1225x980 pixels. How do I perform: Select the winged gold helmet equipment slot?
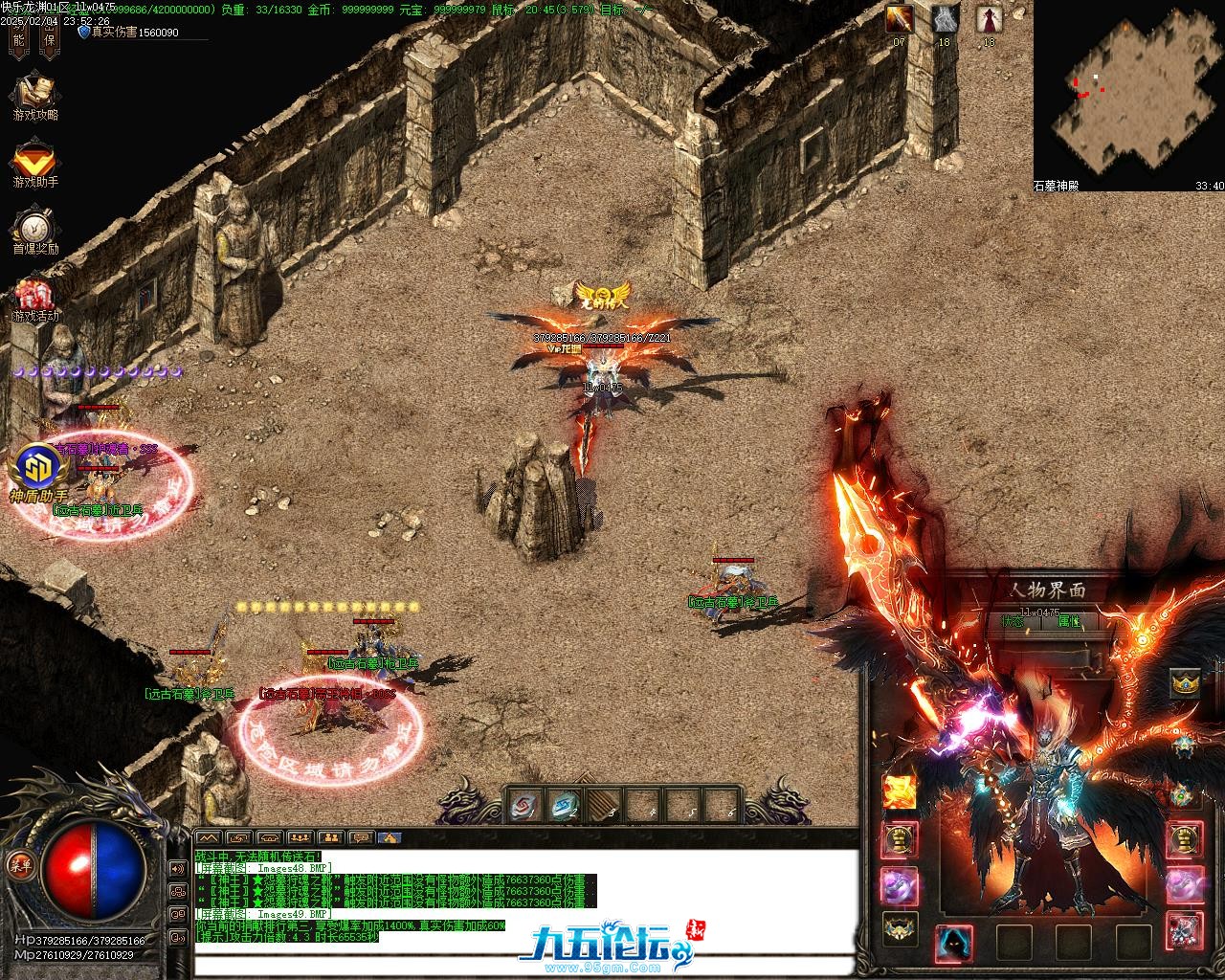(x=898, y=926)
